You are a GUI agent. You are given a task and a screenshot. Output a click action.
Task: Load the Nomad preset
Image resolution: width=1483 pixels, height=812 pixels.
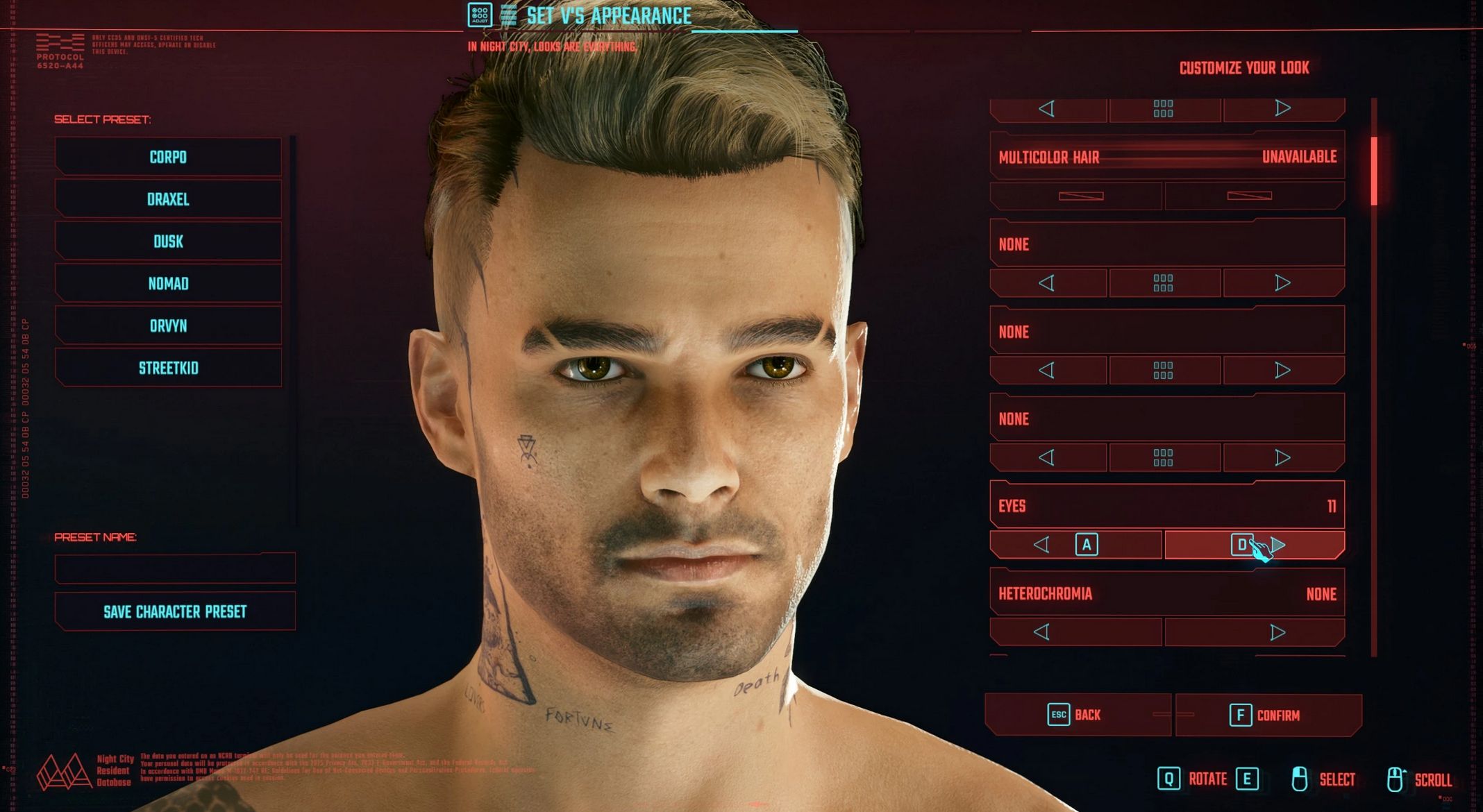tap(168, 284)
